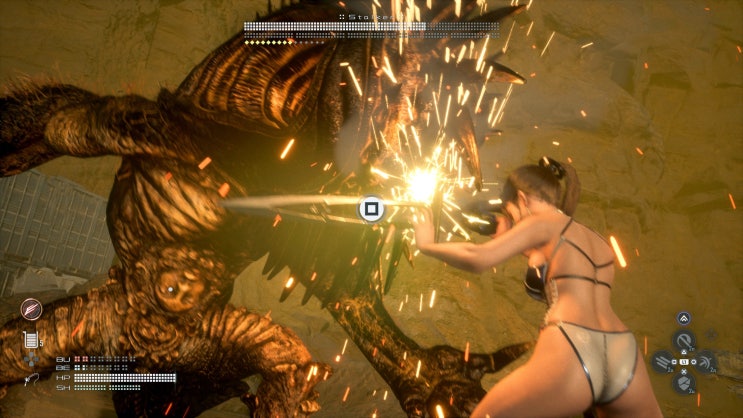Viewport: 743px width, 418px height.
Task: Activate the left triple-slash skill
Action: [663, 361]
